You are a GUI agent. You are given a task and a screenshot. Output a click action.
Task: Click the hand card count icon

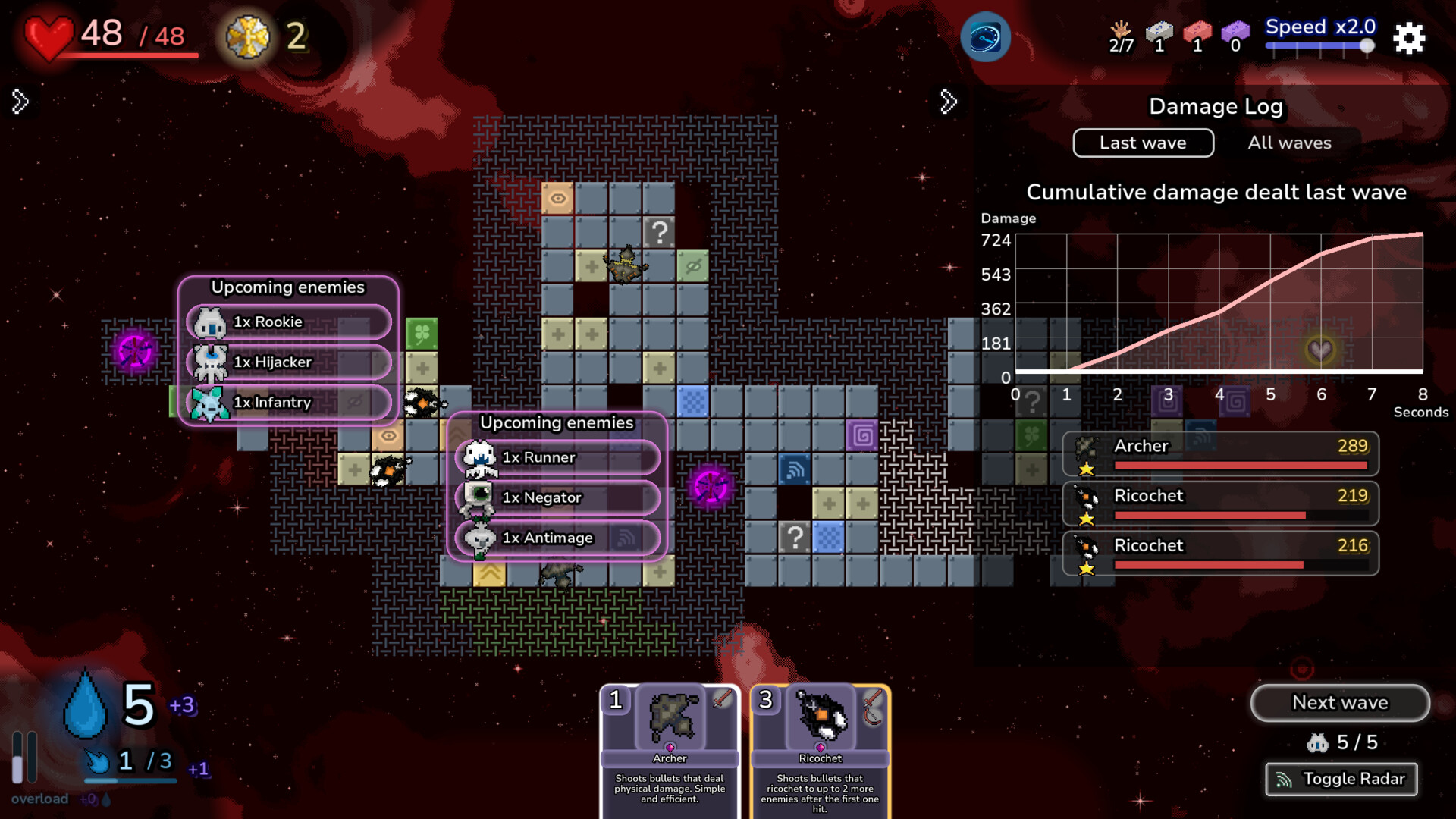(x=1121, y=36)
